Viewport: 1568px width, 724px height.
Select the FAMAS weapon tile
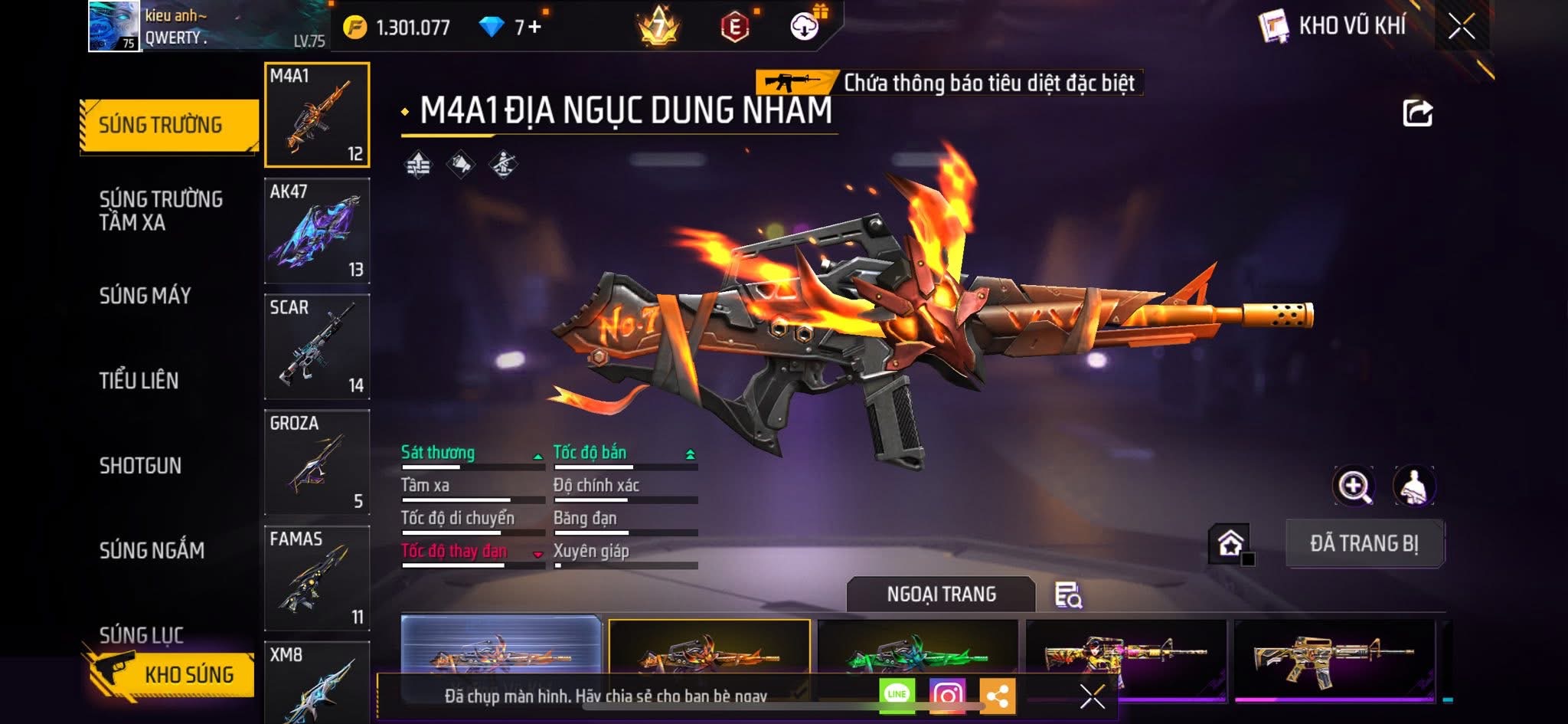click(317, 578)
